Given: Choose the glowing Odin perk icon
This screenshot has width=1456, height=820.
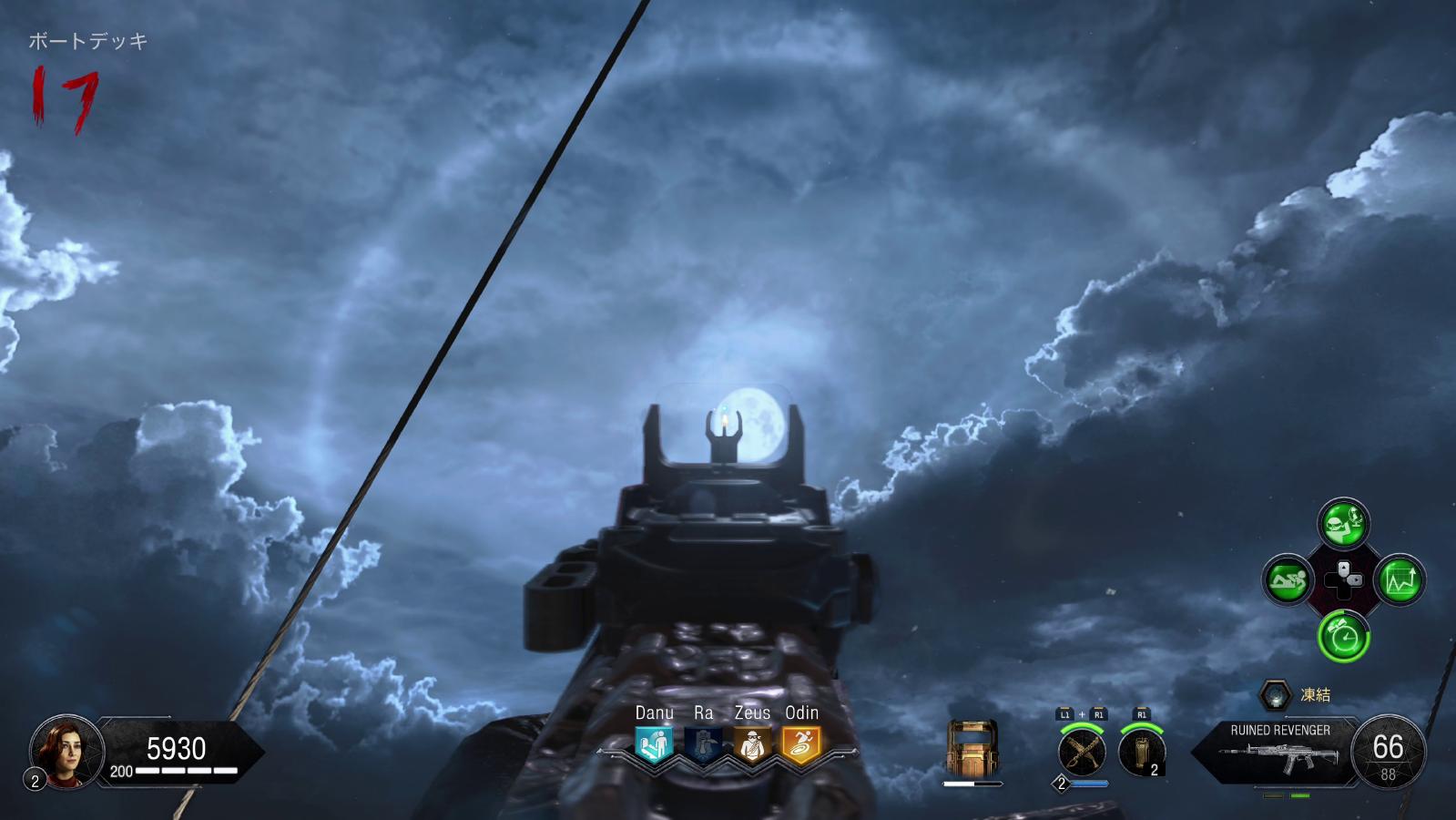Looking at the screenshot, I should (801, 745).
